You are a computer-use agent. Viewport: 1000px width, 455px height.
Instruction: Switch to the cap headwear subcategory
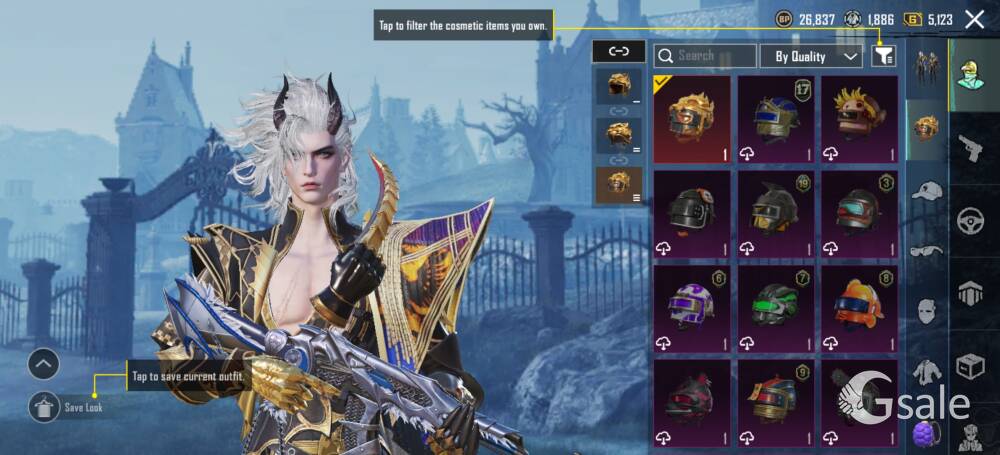(927, 190)
